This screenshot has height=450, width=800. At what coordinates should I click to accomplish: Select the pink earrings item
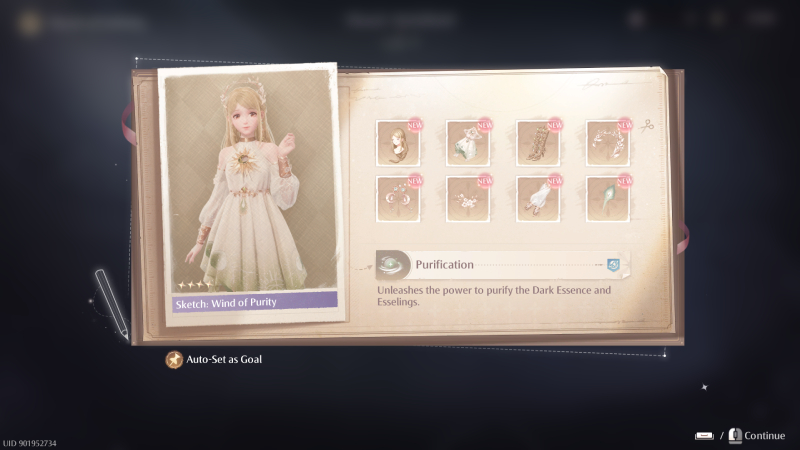(x=397, y=197)
